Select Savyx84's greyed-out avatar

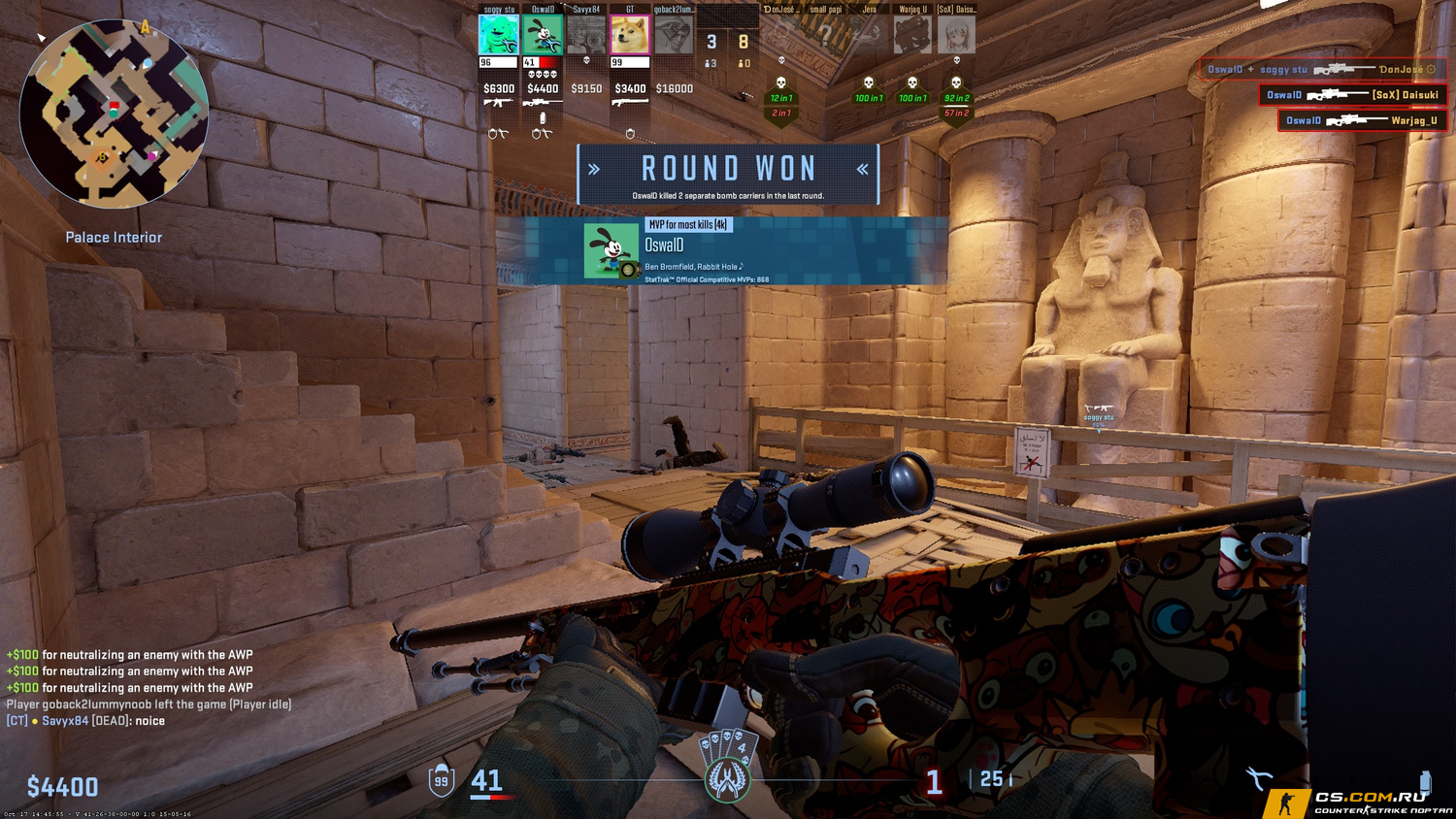[586, 35]
